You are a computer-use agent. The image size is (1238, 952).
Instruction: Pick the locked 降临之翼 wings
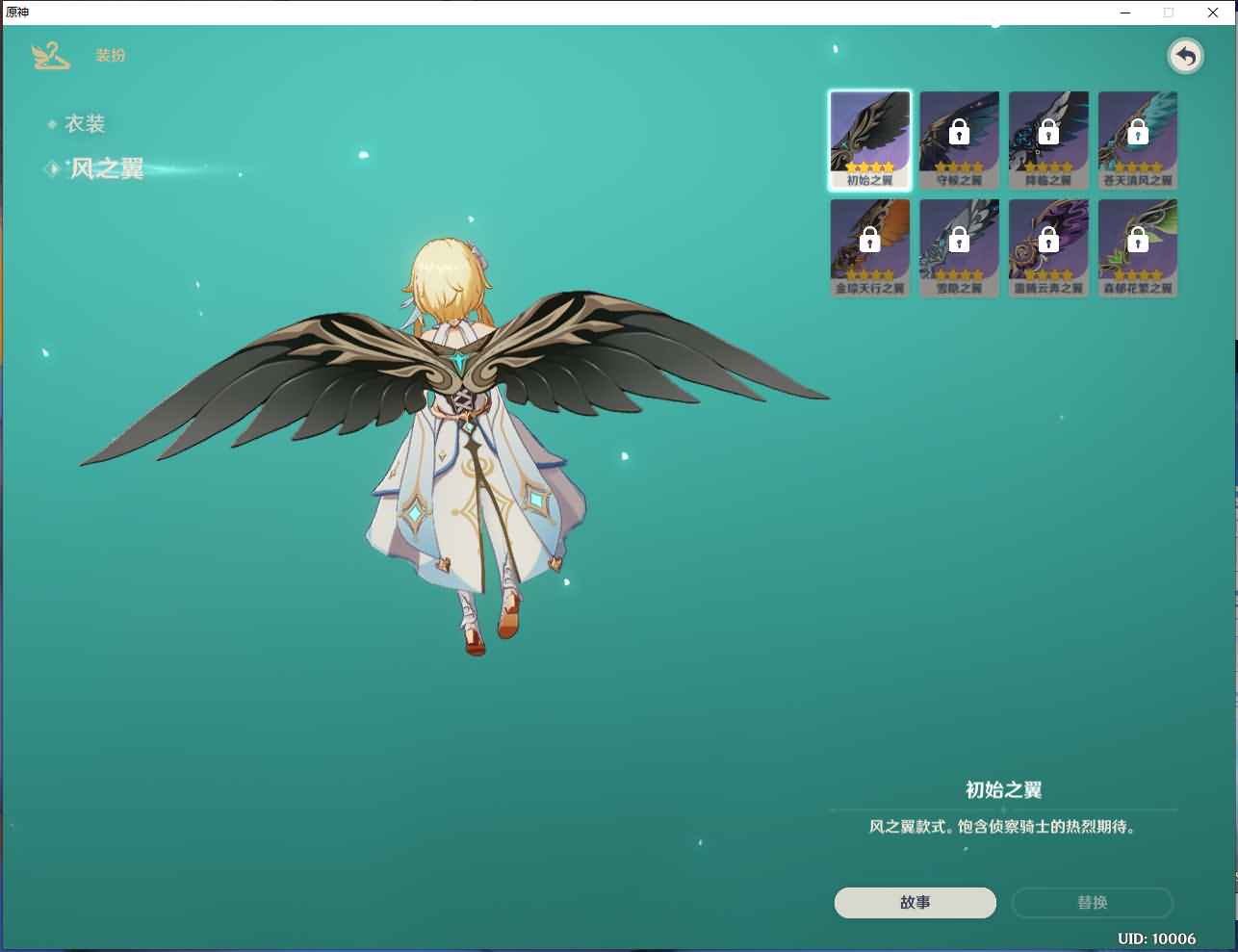1048,140
